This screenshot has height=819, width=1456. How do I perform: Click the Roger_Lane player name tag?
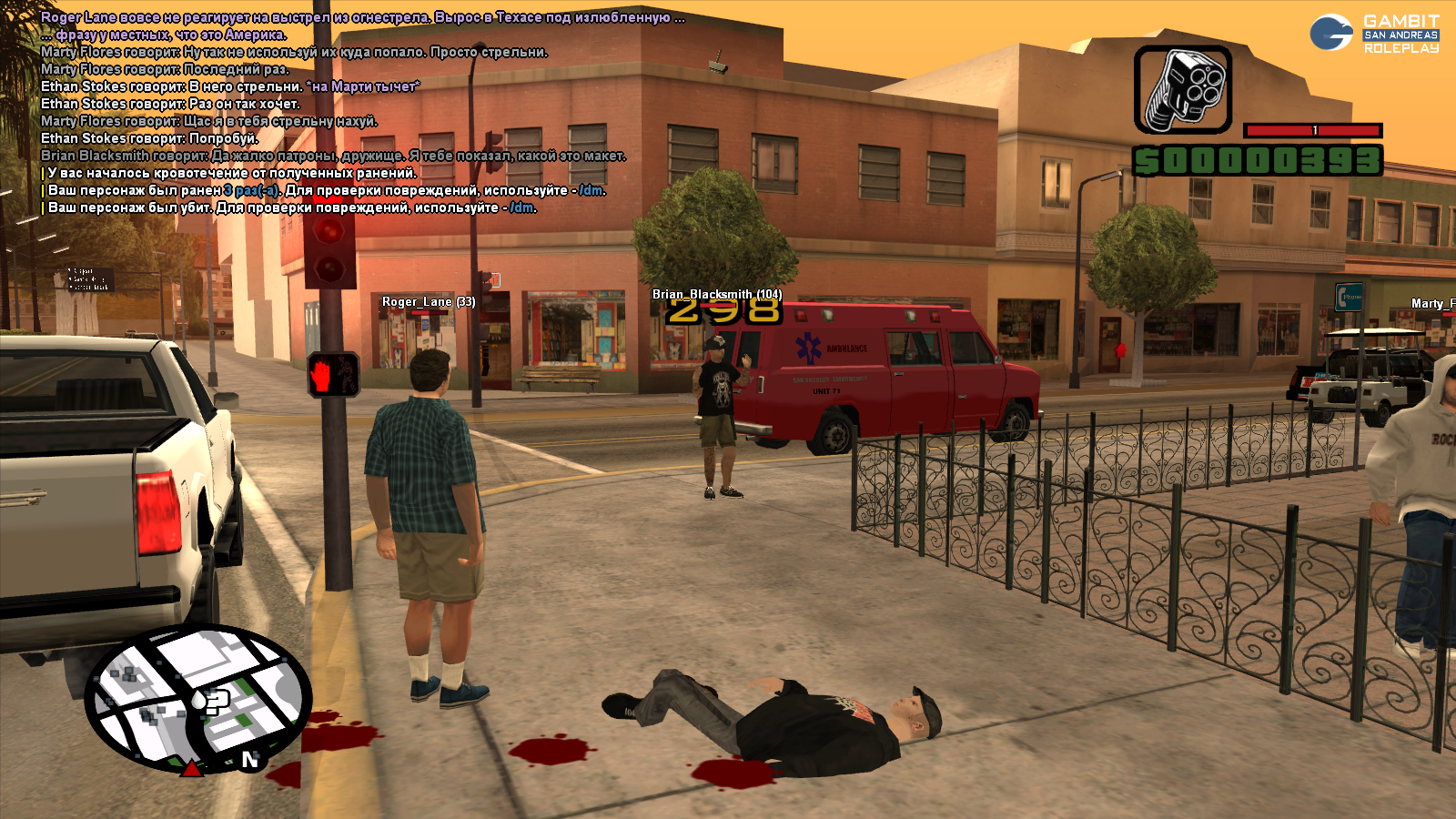tap(428, 302)
